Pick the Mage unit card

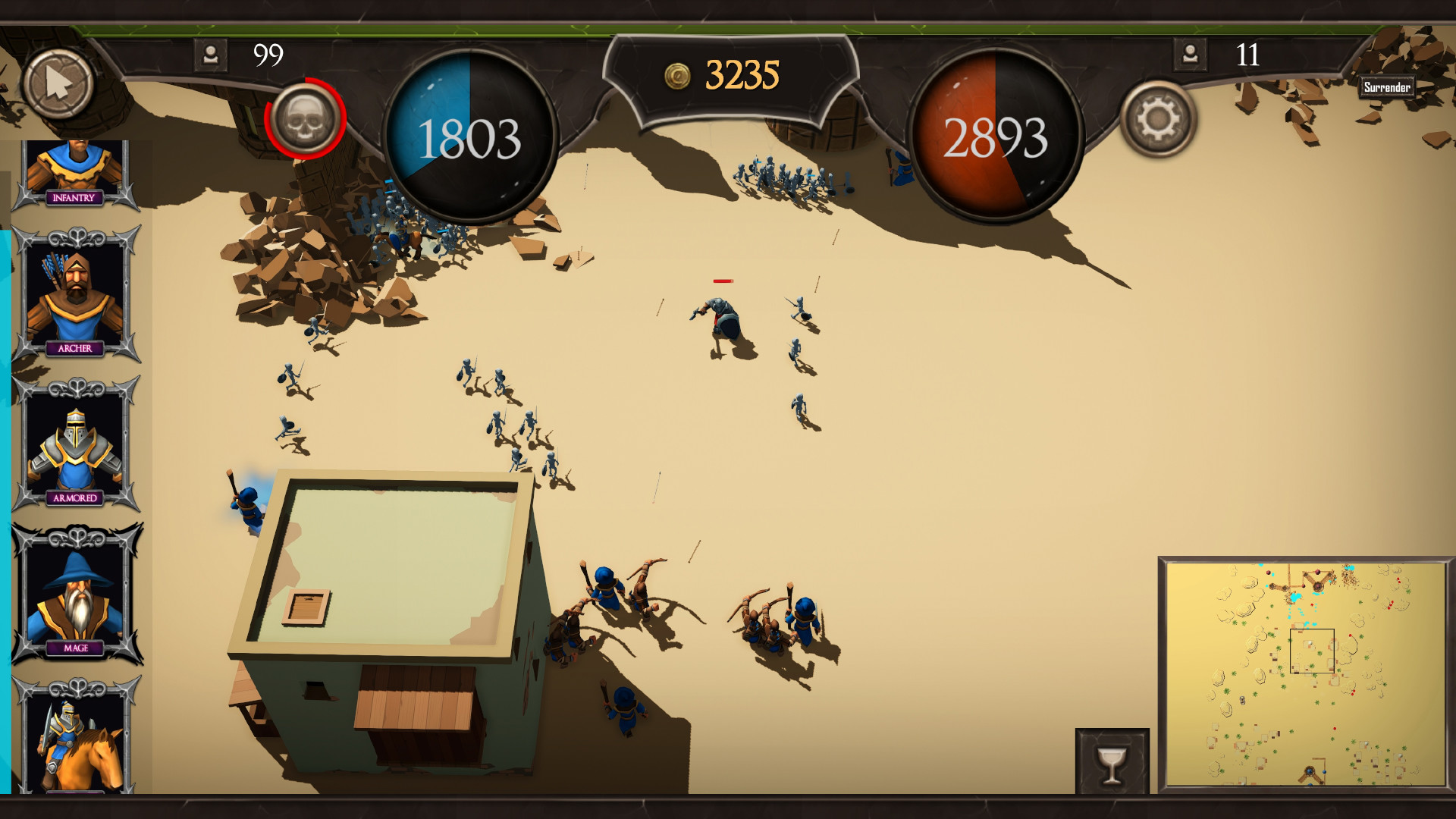[76, 597]
